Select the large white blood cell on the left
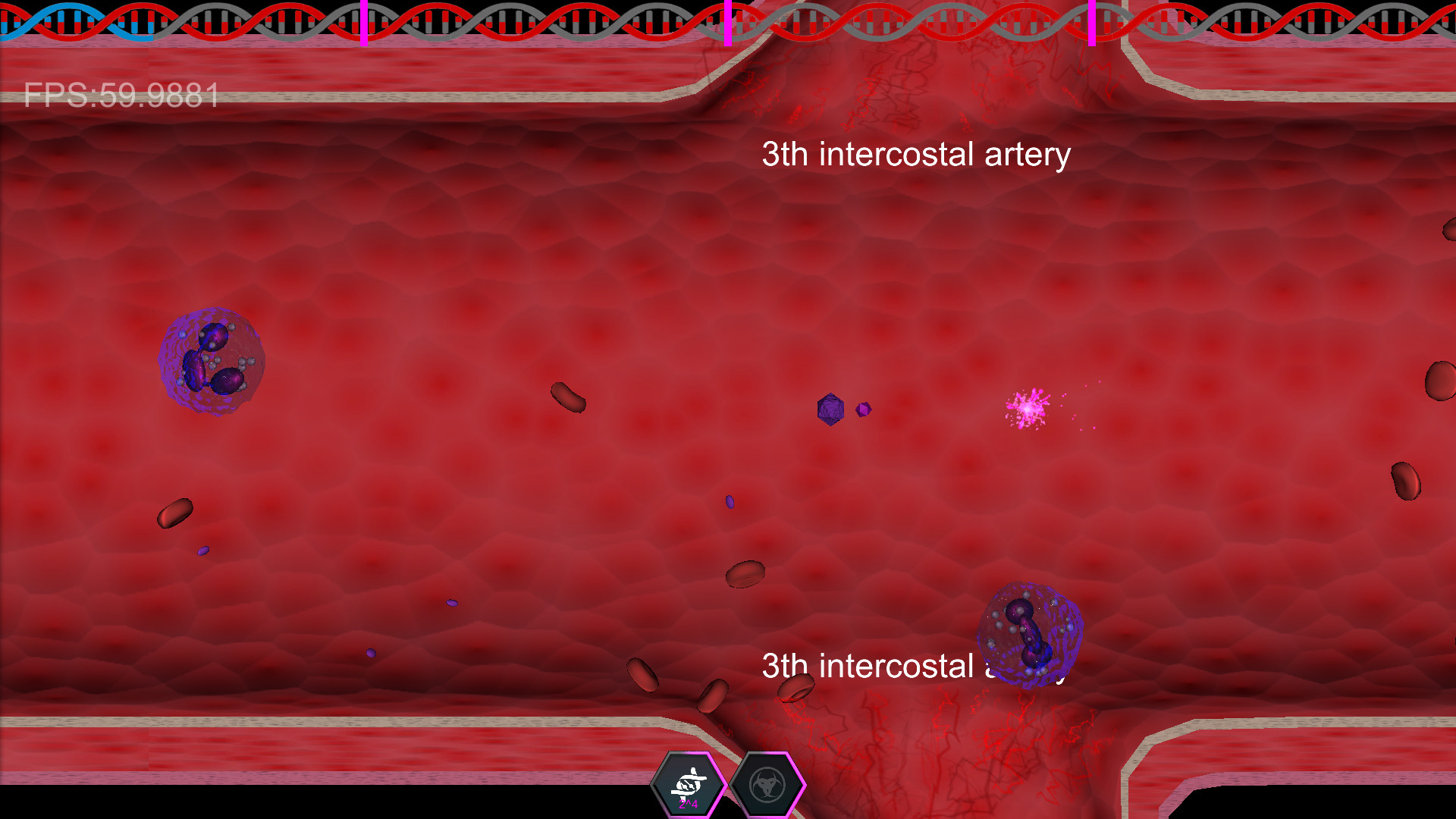 (x=211, y=360)
